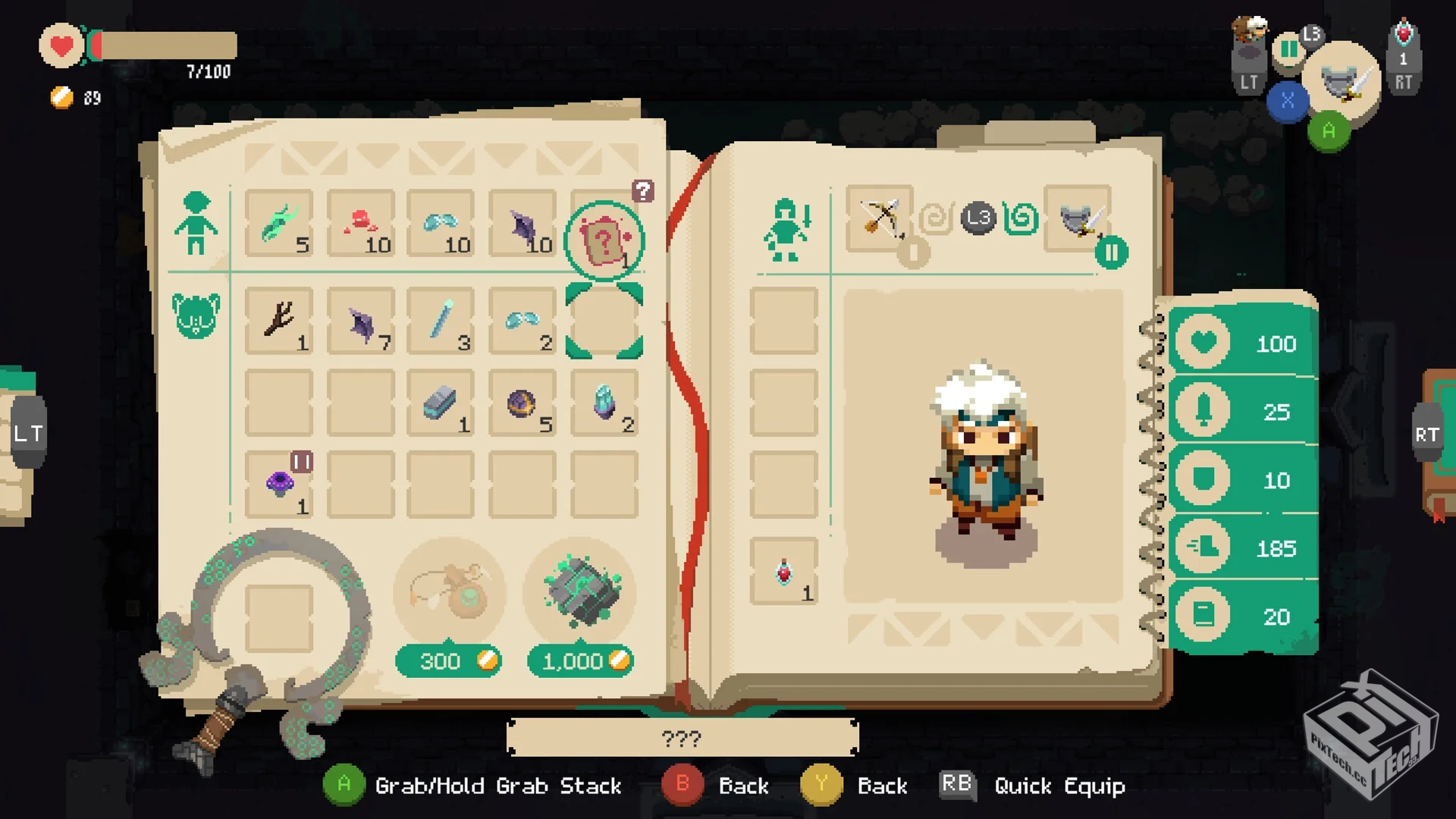
Task: Select the equipped red potion slot
Action: pos(784,572)
